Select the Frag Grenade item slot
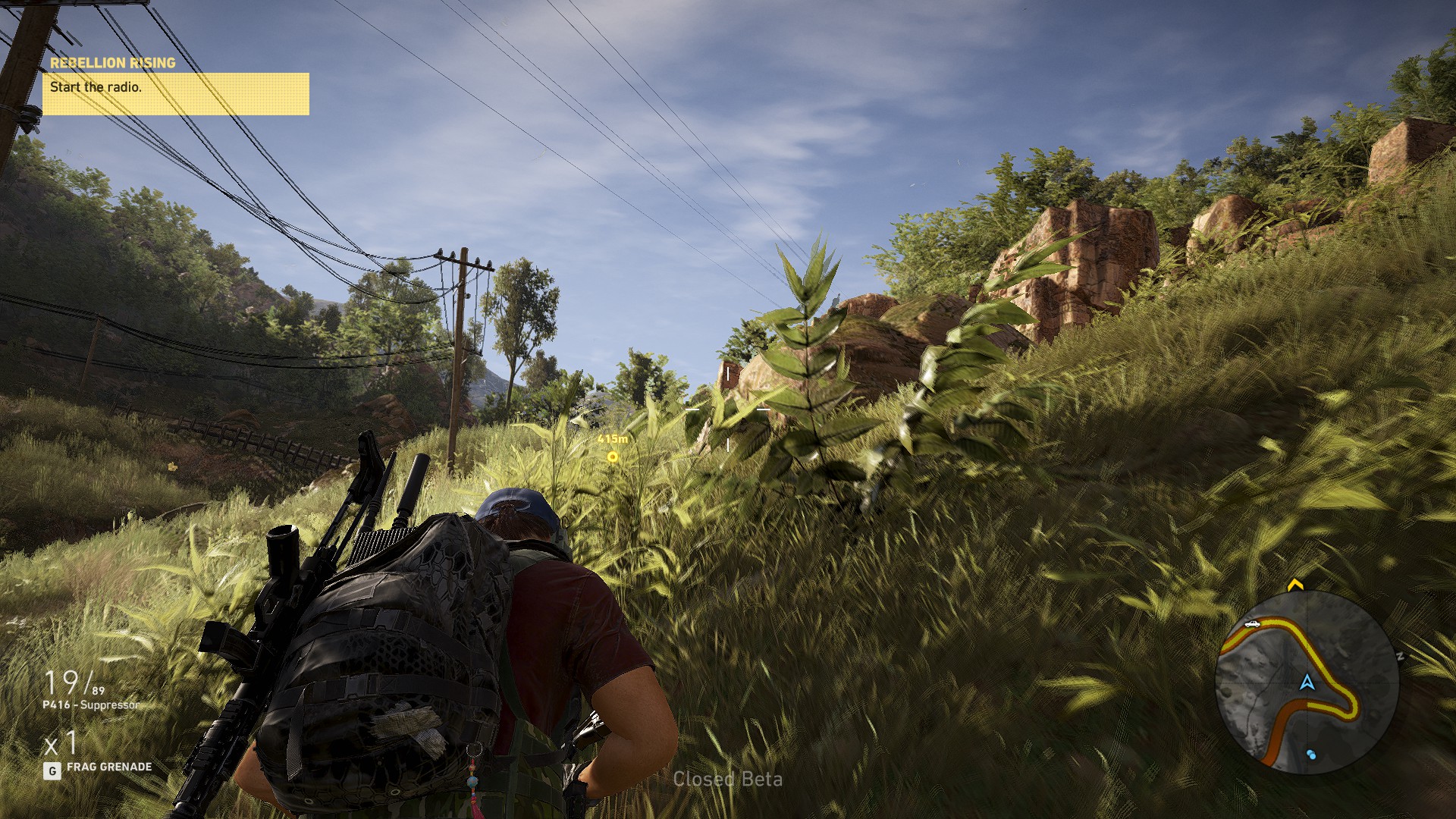1456x819 pixels. point(108,767)
